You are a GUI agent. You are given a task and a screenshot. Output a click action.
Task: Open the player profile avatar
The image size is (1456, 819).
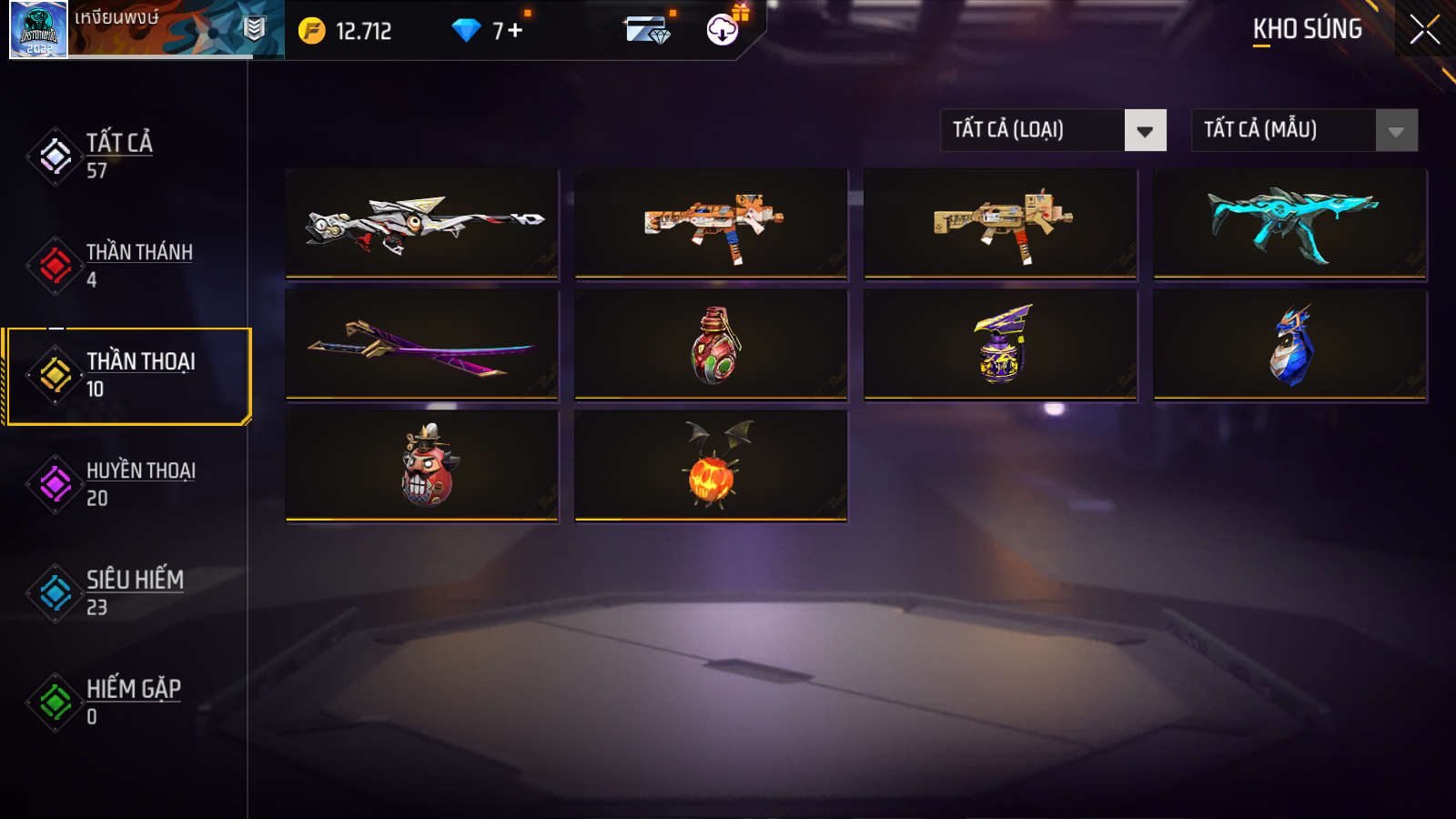point(38,30)
